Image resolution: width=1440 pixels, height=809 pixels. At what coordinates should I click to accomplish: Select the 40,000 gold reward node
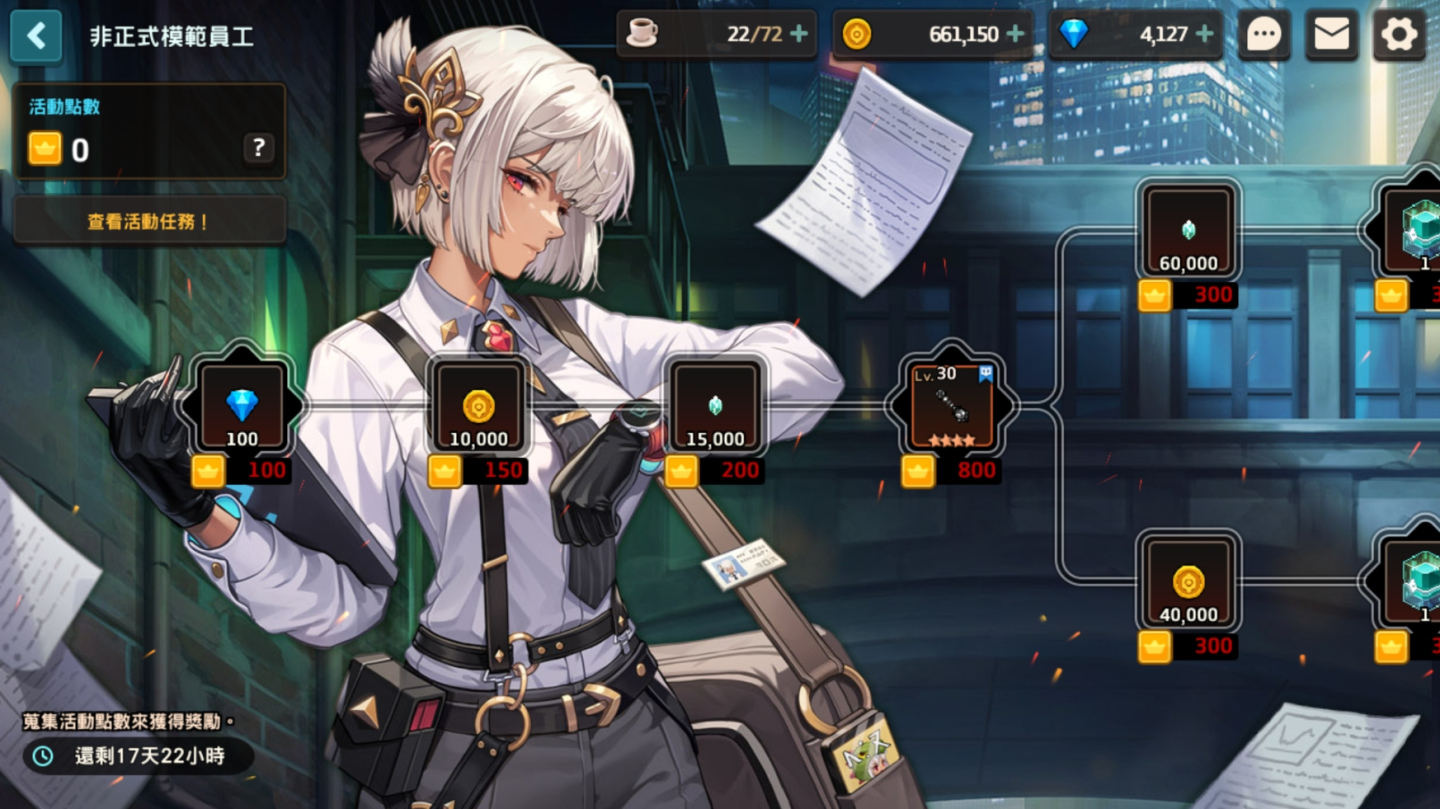pos(1189,582)
